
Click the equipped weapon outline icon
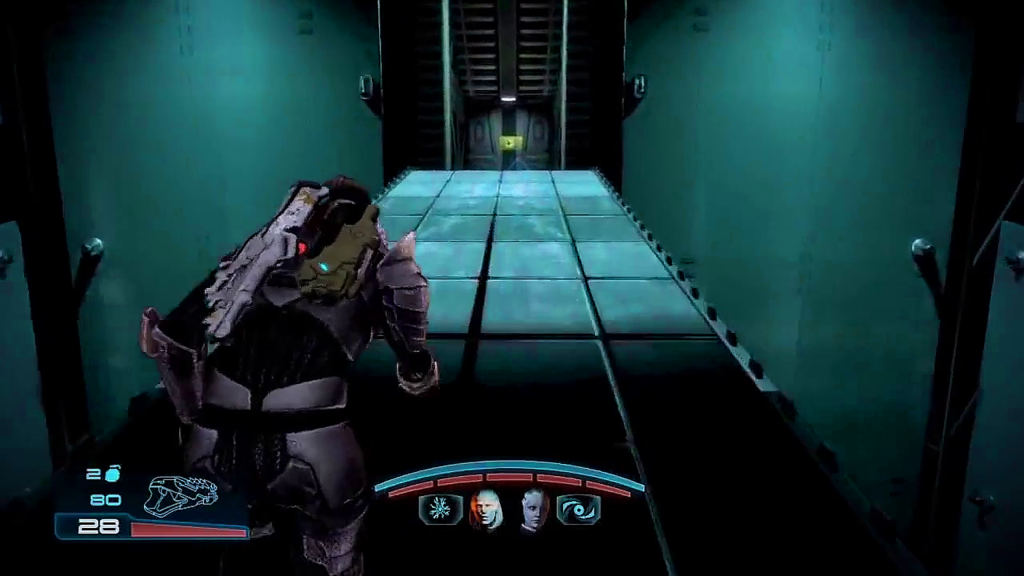coord(181,494)
